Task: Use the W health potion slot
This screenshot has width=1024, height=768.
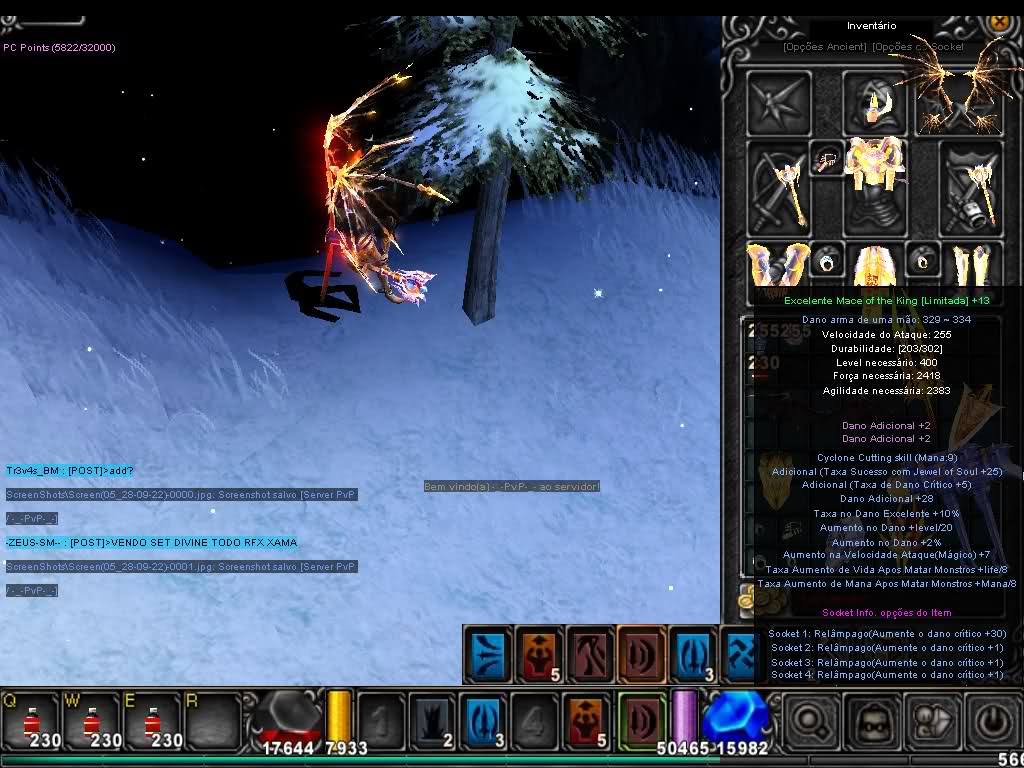Action: pyautogui.click(x=91, y=720)
